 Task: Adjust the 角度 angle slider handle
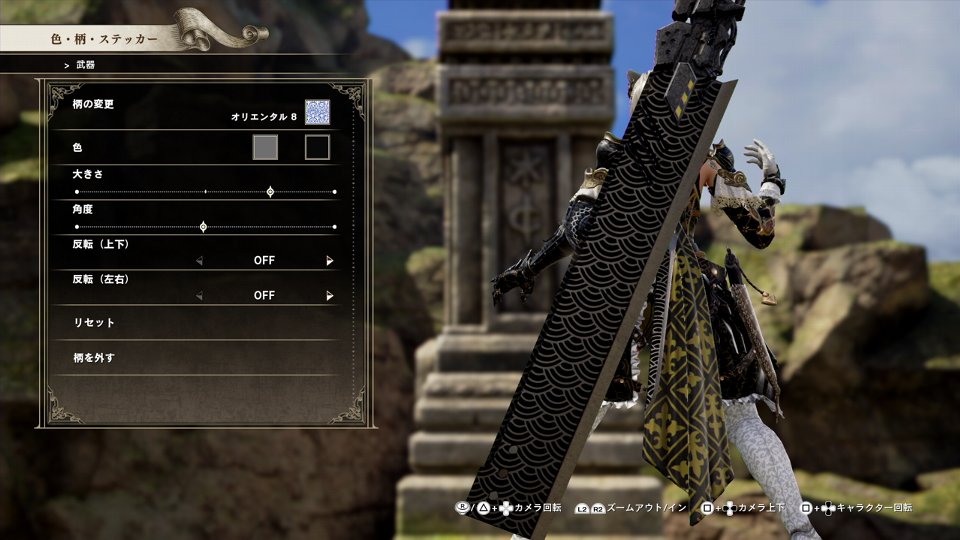click(x=204, y=227)
